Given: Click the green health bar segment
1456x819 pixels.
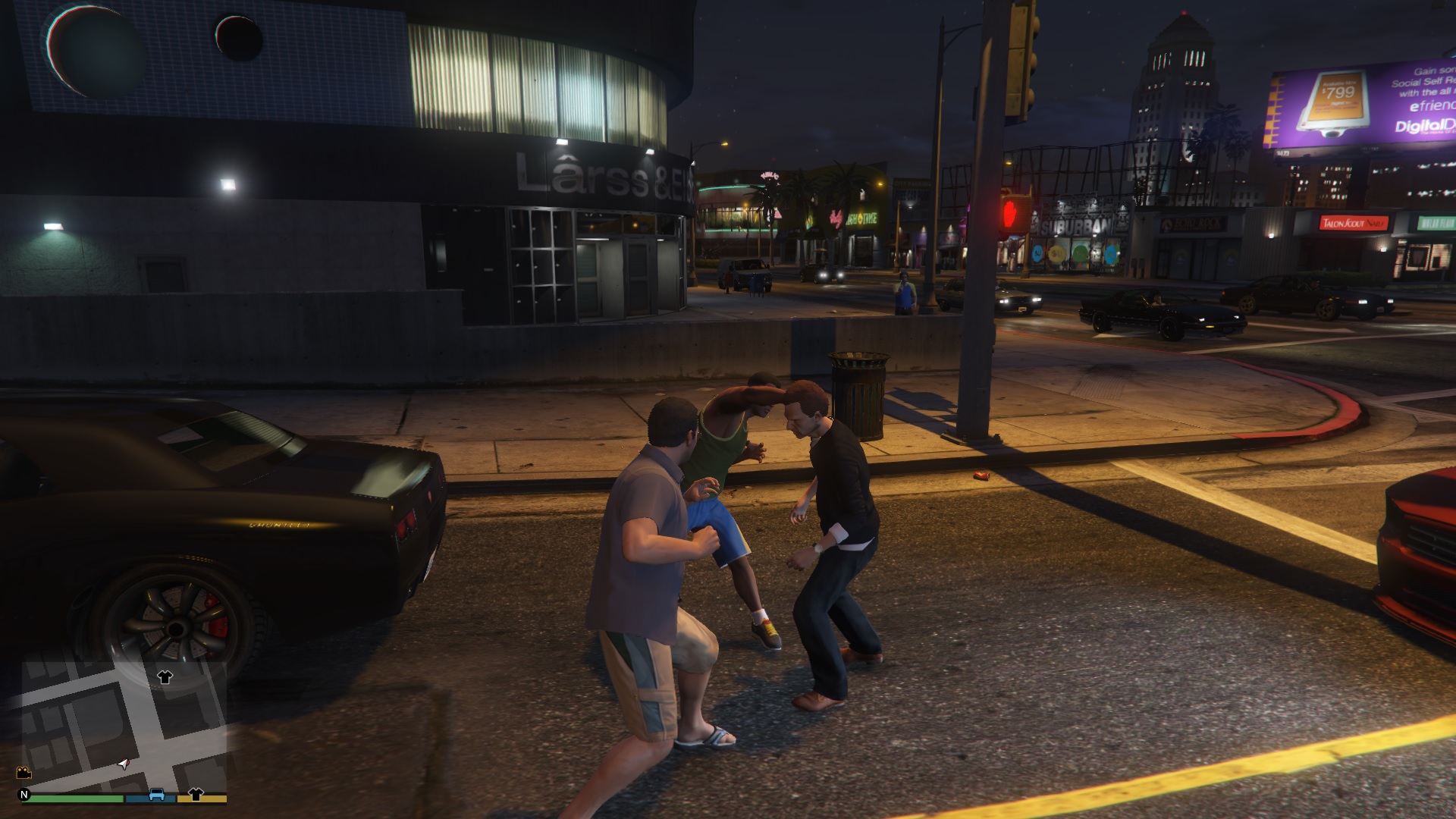Looking at the screenshot, I should click(x=72, y=796).
